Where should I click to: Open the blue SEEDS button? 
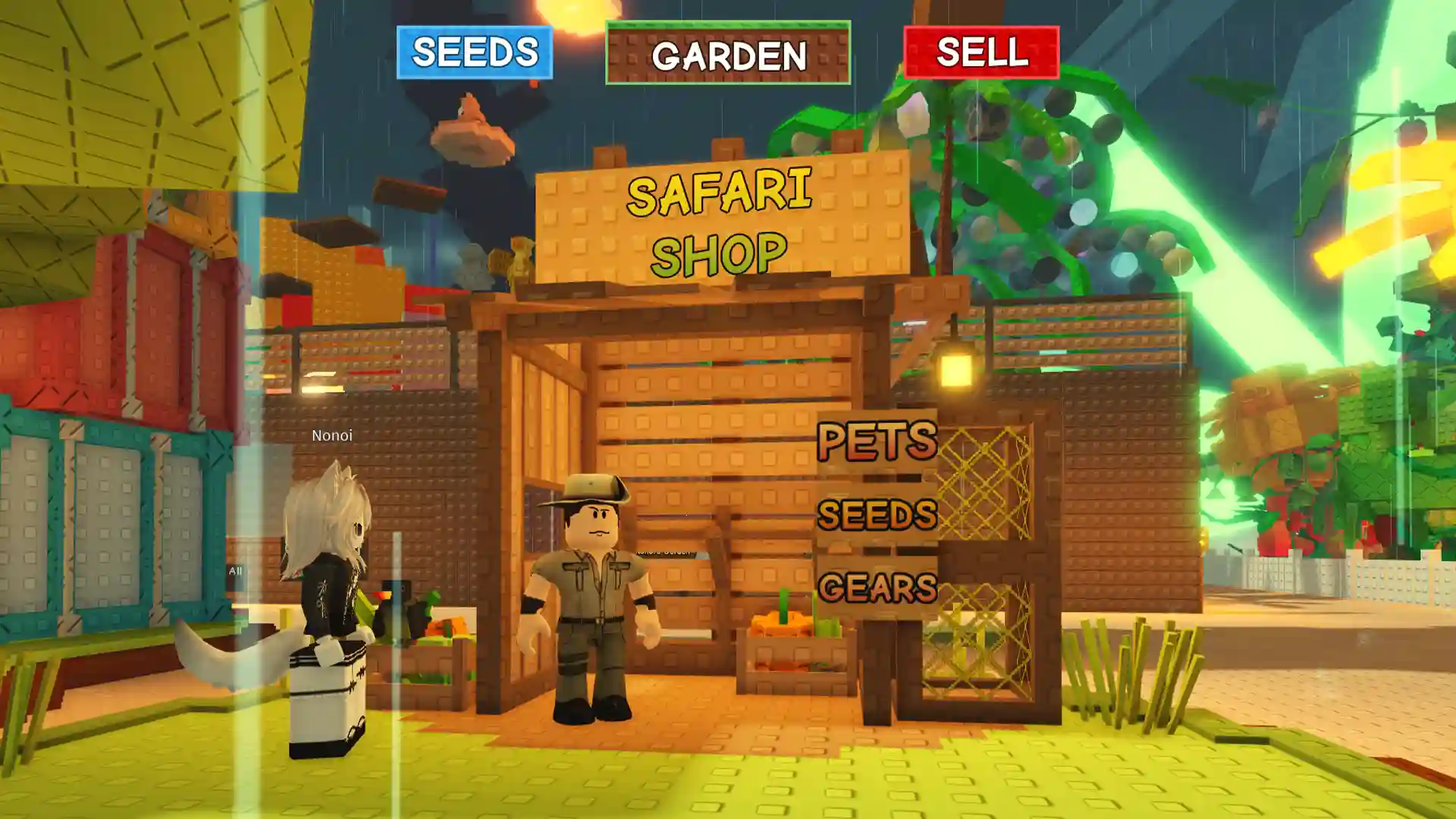pos(474,52)
